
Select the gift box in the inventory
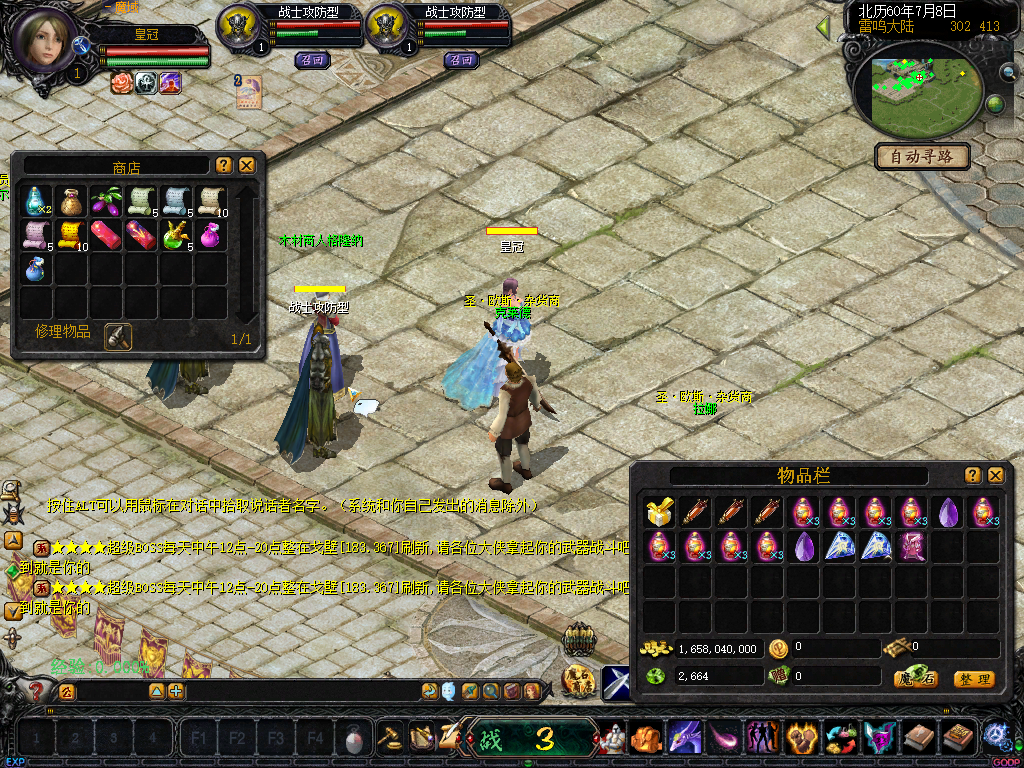coord(659,512)
